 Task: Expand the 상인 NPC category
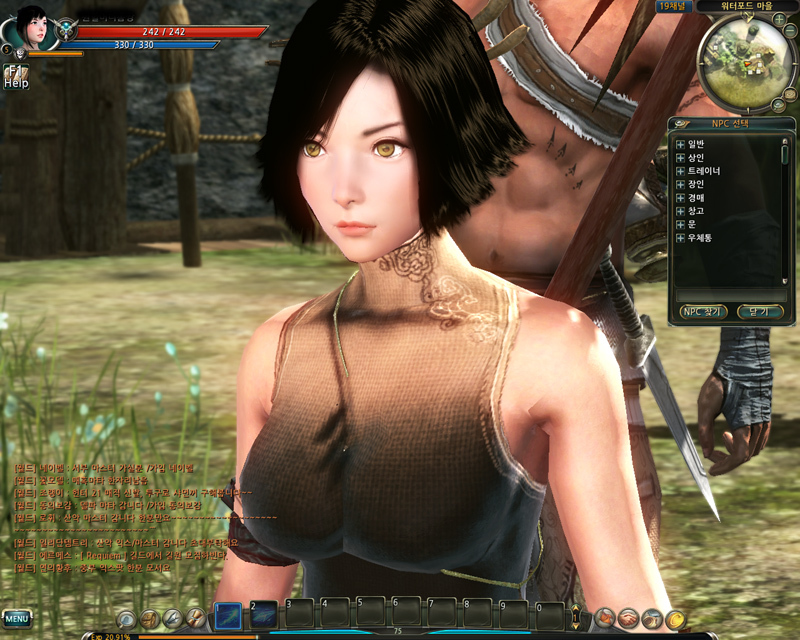click(680, 158)
